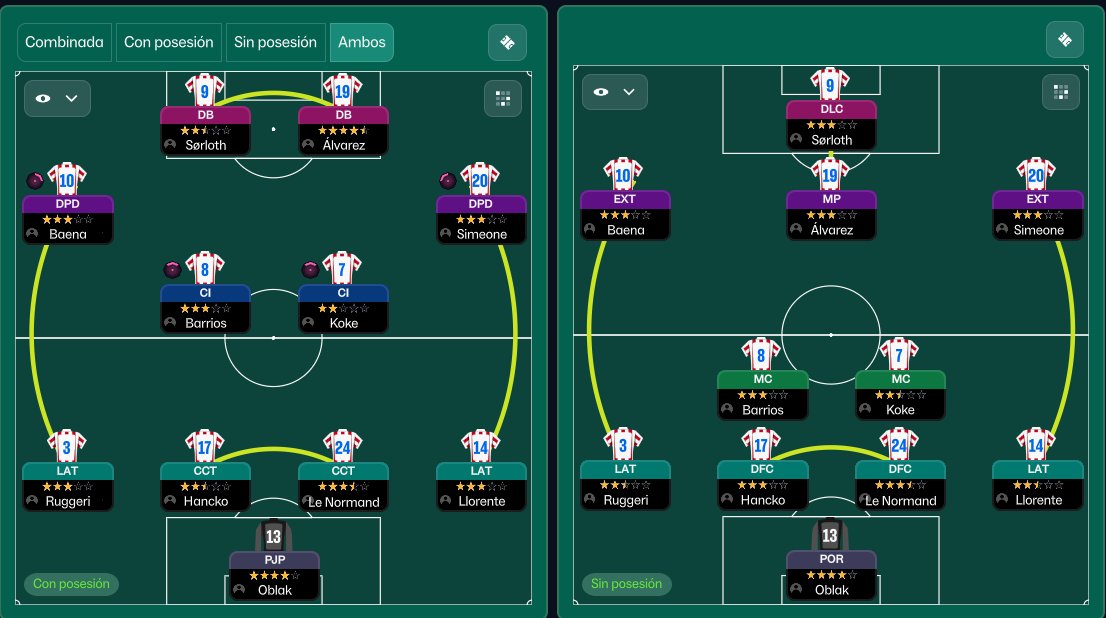The width and height of the screenshot is (1106, 618).
Task: Pick Le Normand's DFC card
Action: point(900,486)
